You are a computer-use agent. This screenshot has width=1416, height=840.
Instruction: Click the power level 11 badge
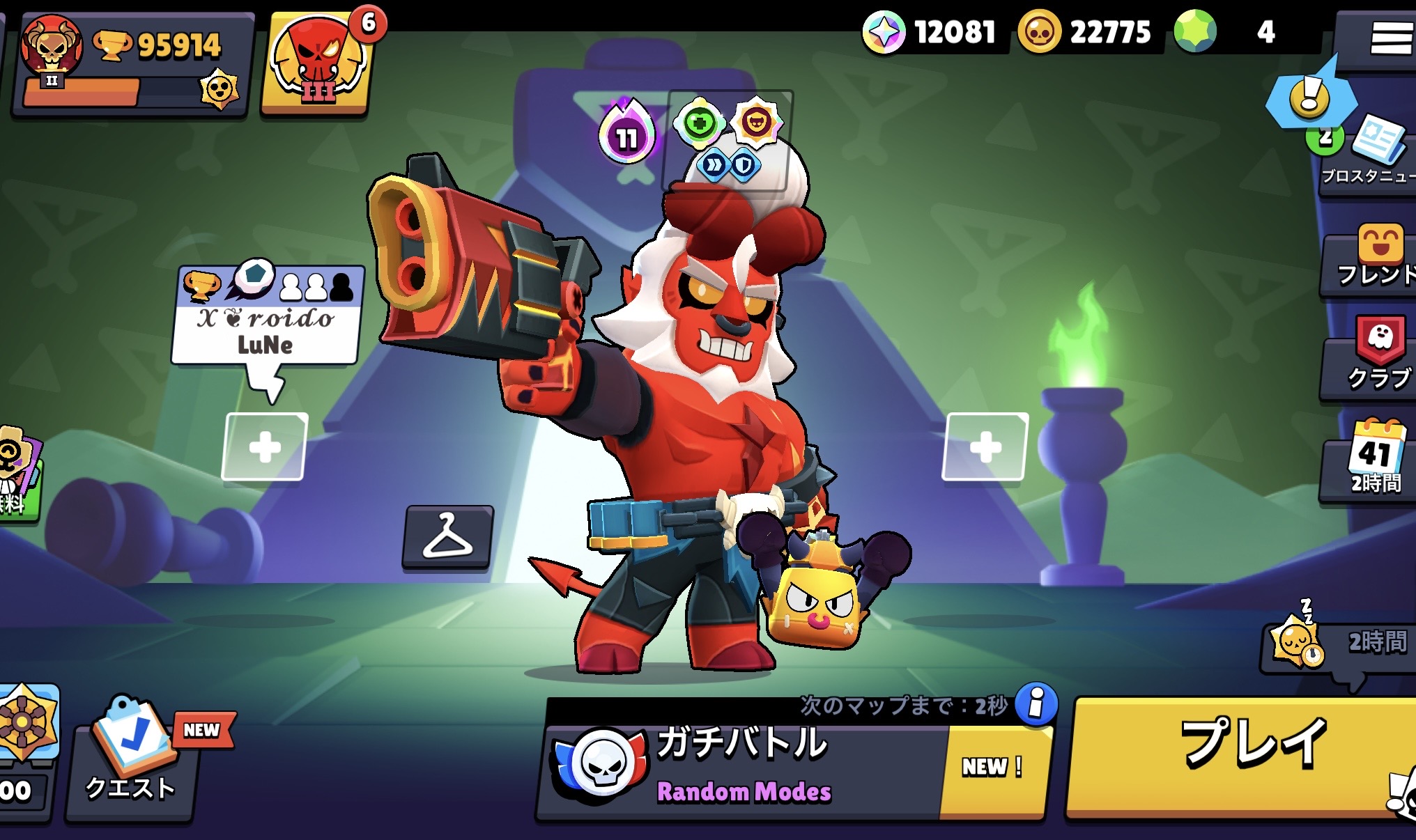click(x=626, y=136)
